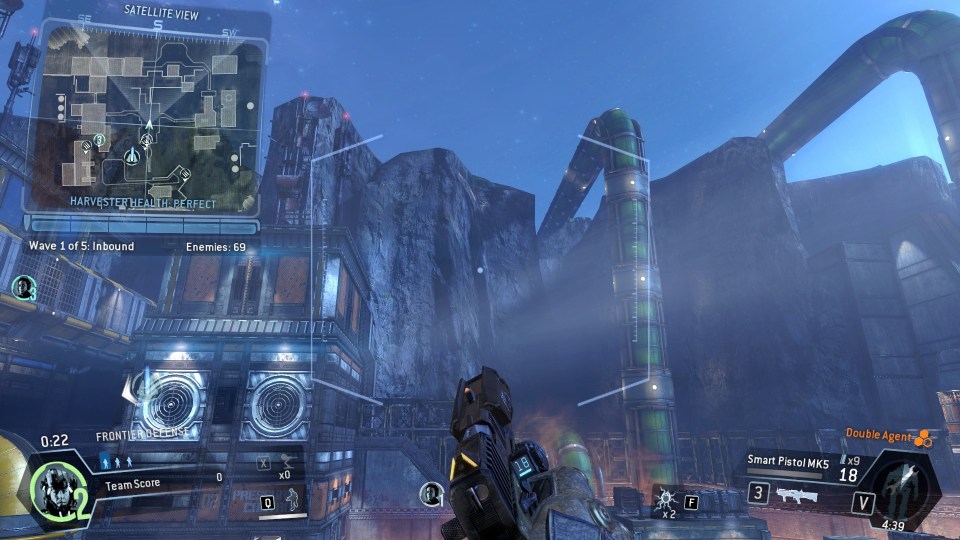Select the Smart Pistol MK5 weapon icon
Screen dimensions: 960x540
[796, 494]
